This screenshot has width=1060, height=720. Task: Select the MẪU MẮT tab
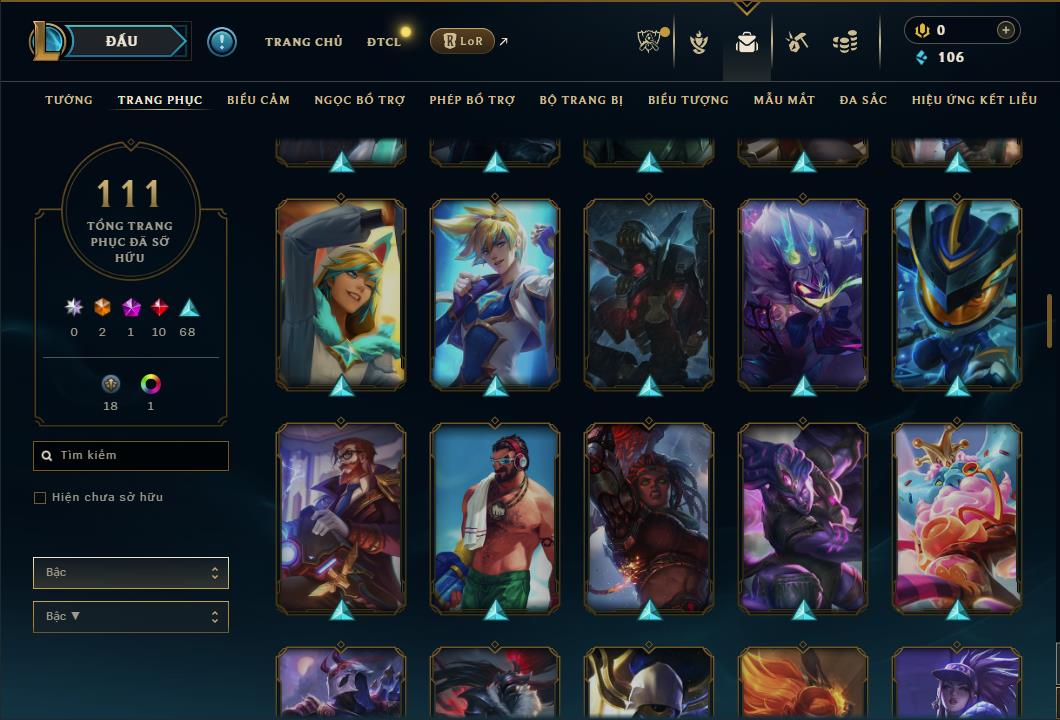pyautogui.click(x=784, y=100)
